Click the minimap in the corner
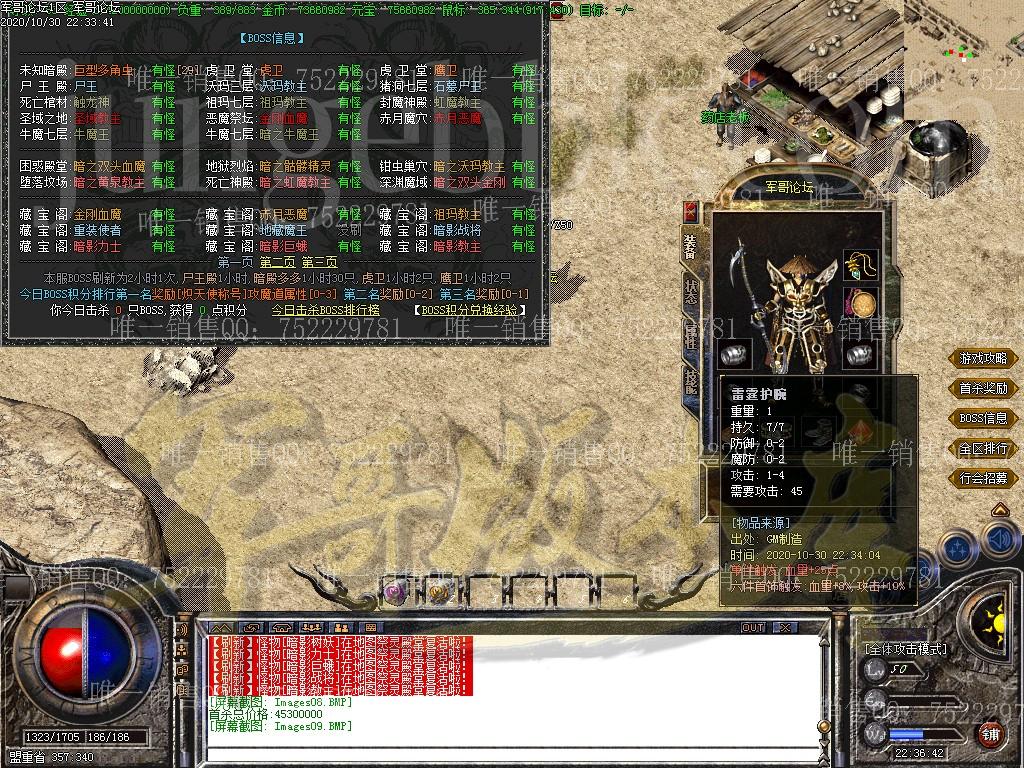 pyautogui.click(x=963, y=45)
